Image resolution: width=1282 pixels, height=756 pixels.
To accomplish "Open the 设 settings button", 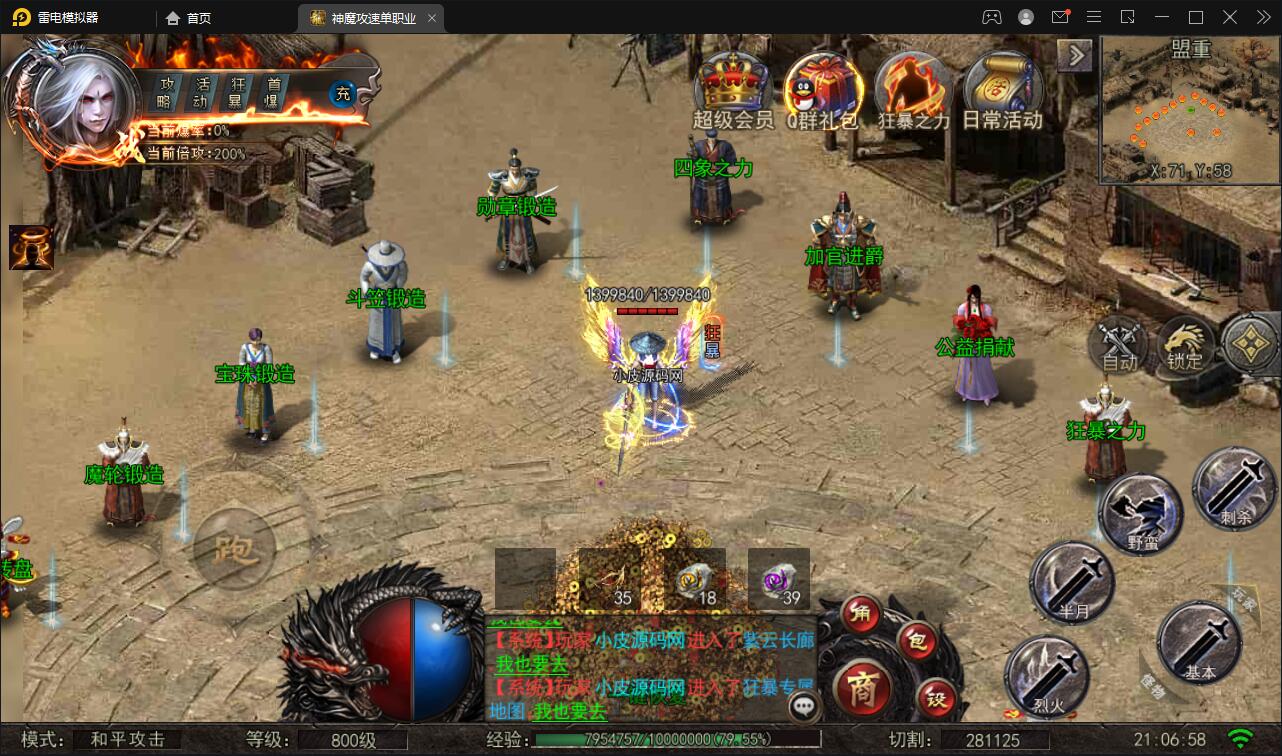I will [937, 696].
